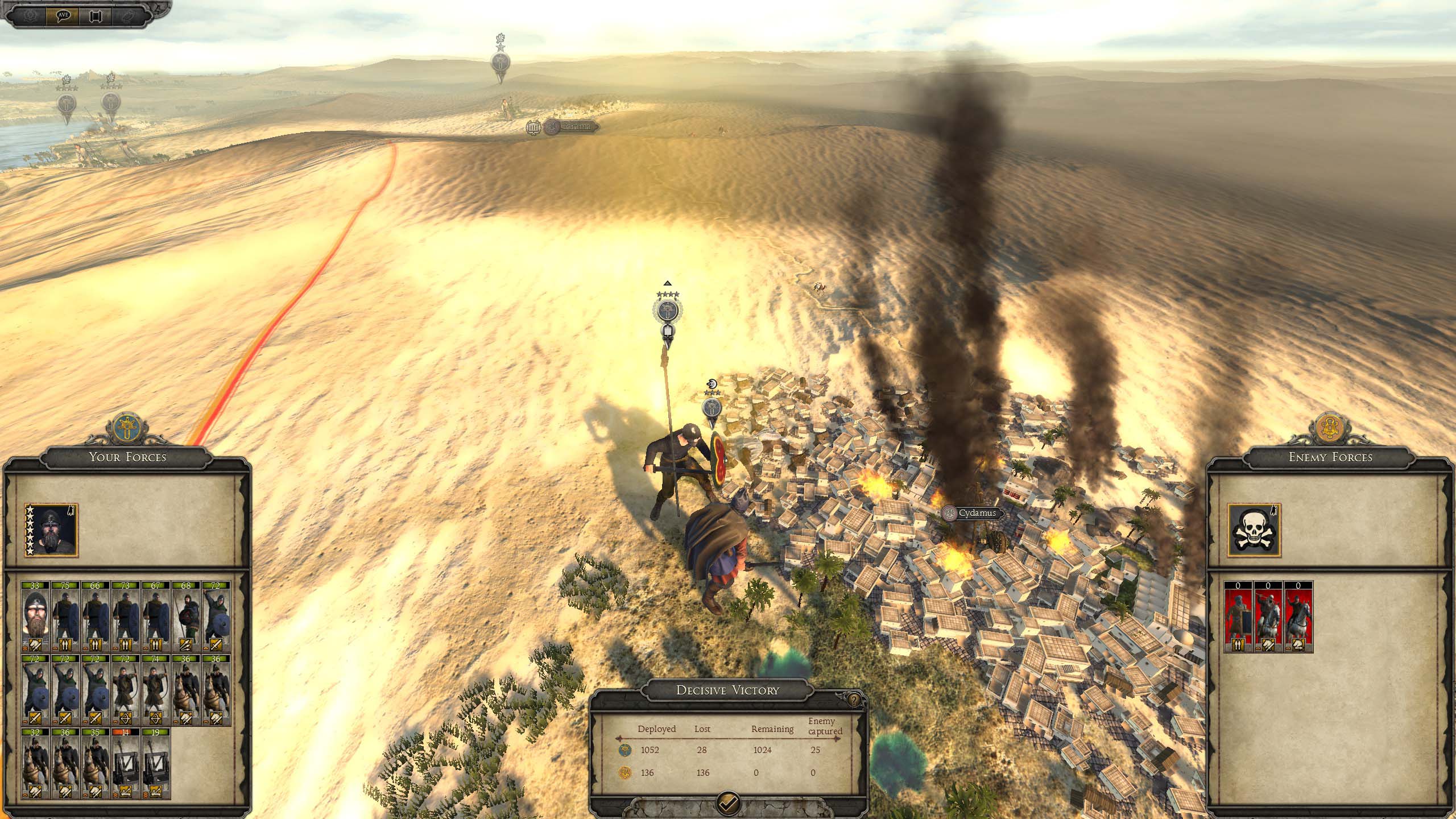Toggle the AVE speech bubble advisor button
Viewport: 1456px width, 819px height.
click(63, 15)
